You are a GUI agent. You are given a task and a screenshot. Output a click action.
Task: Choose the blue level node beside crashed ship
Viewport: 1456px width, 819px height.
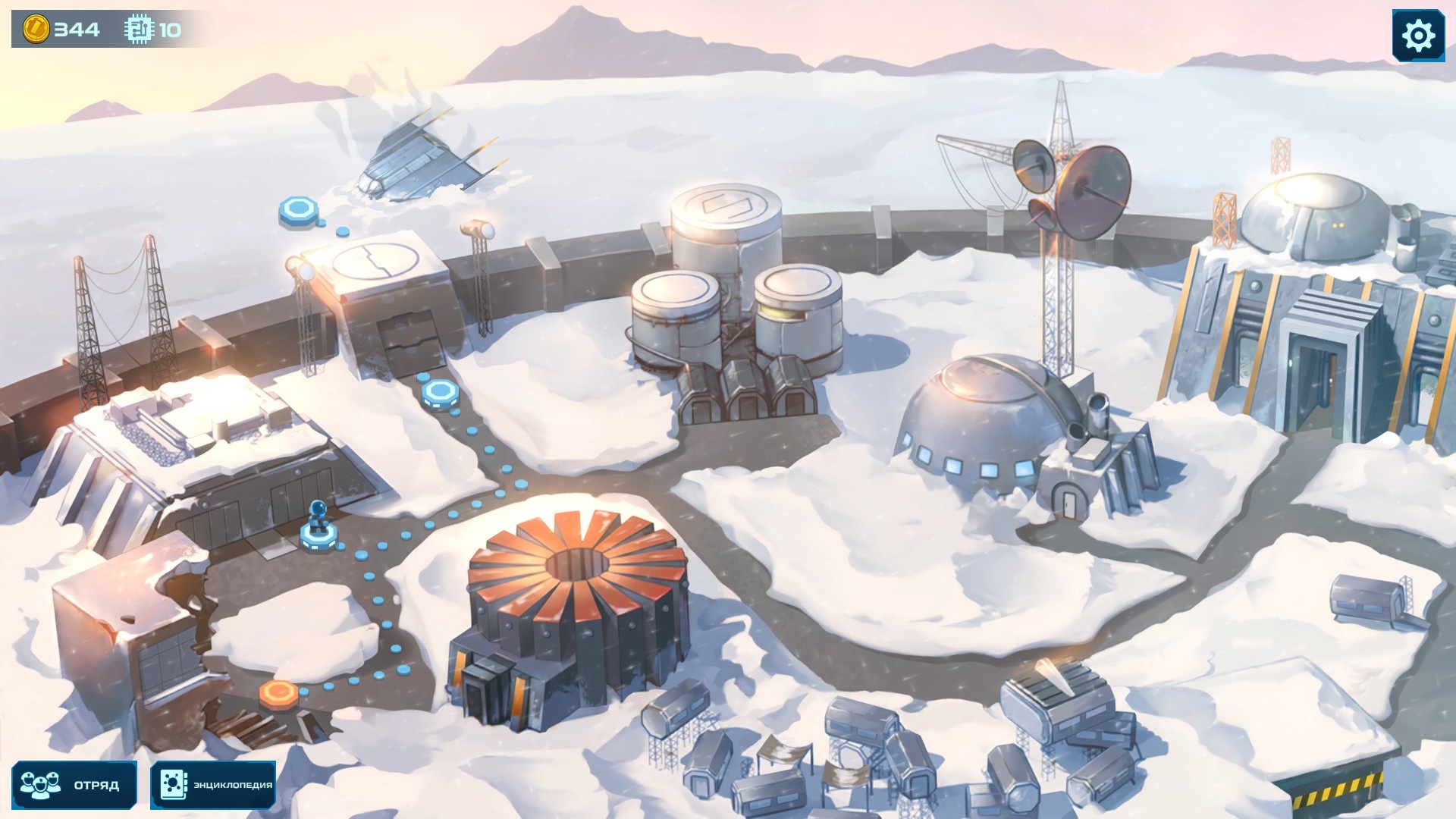coord(298,210)
